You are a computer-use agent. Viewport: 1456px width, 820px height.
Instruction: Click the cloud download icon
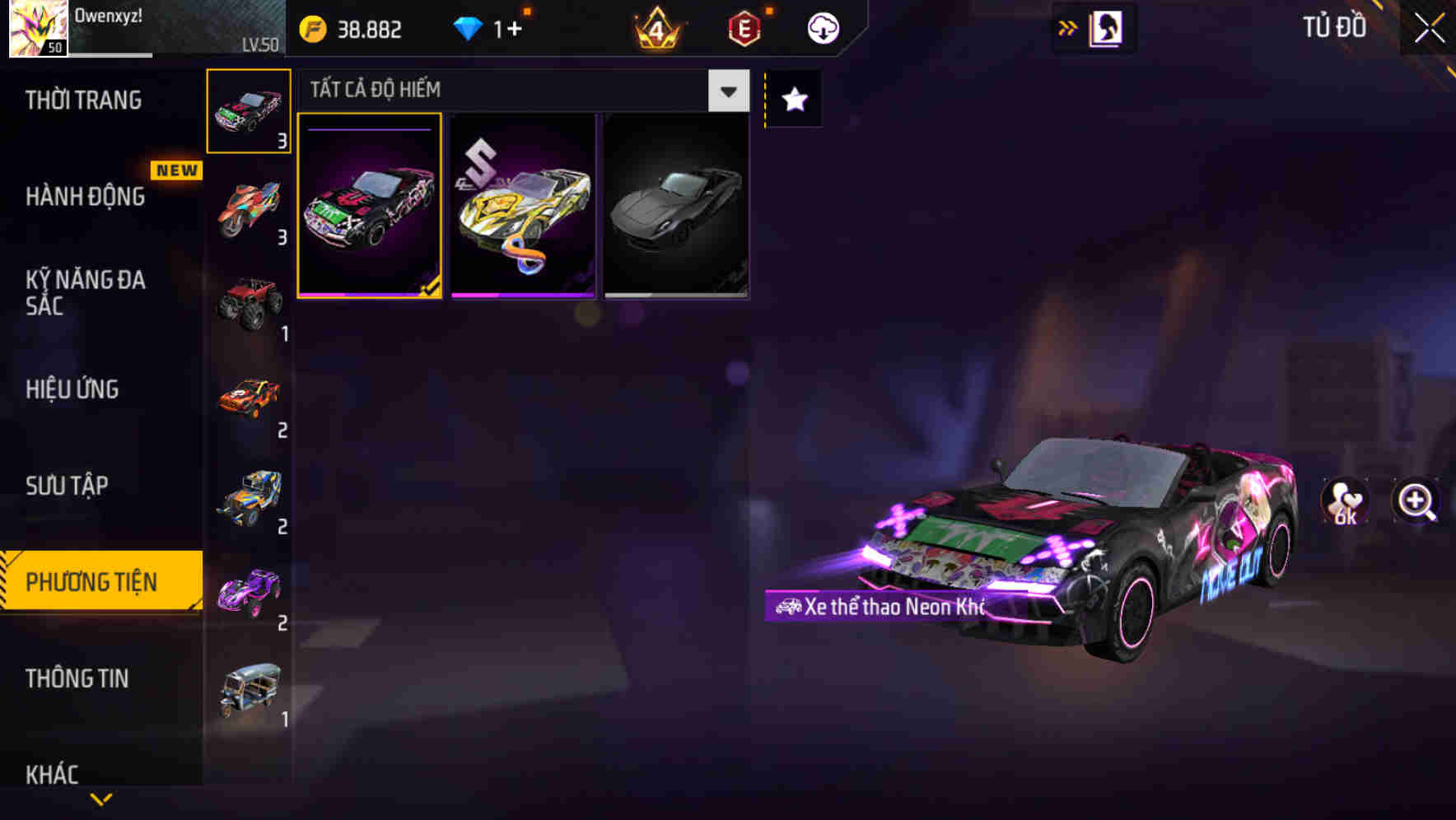[823, 27]
